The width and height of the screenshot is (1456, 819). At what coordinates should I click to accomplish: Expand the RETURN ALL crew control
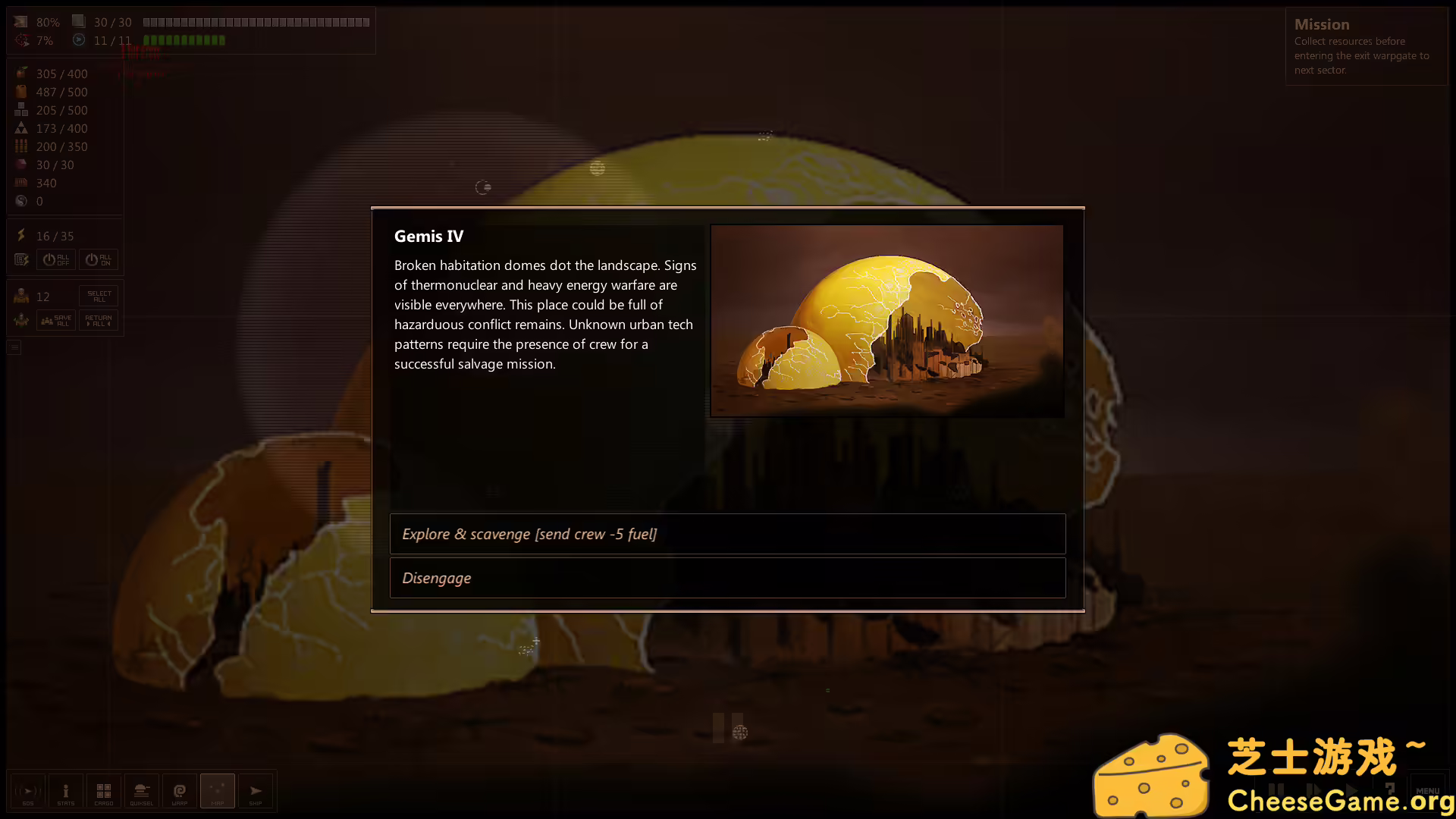pos(98,320)
